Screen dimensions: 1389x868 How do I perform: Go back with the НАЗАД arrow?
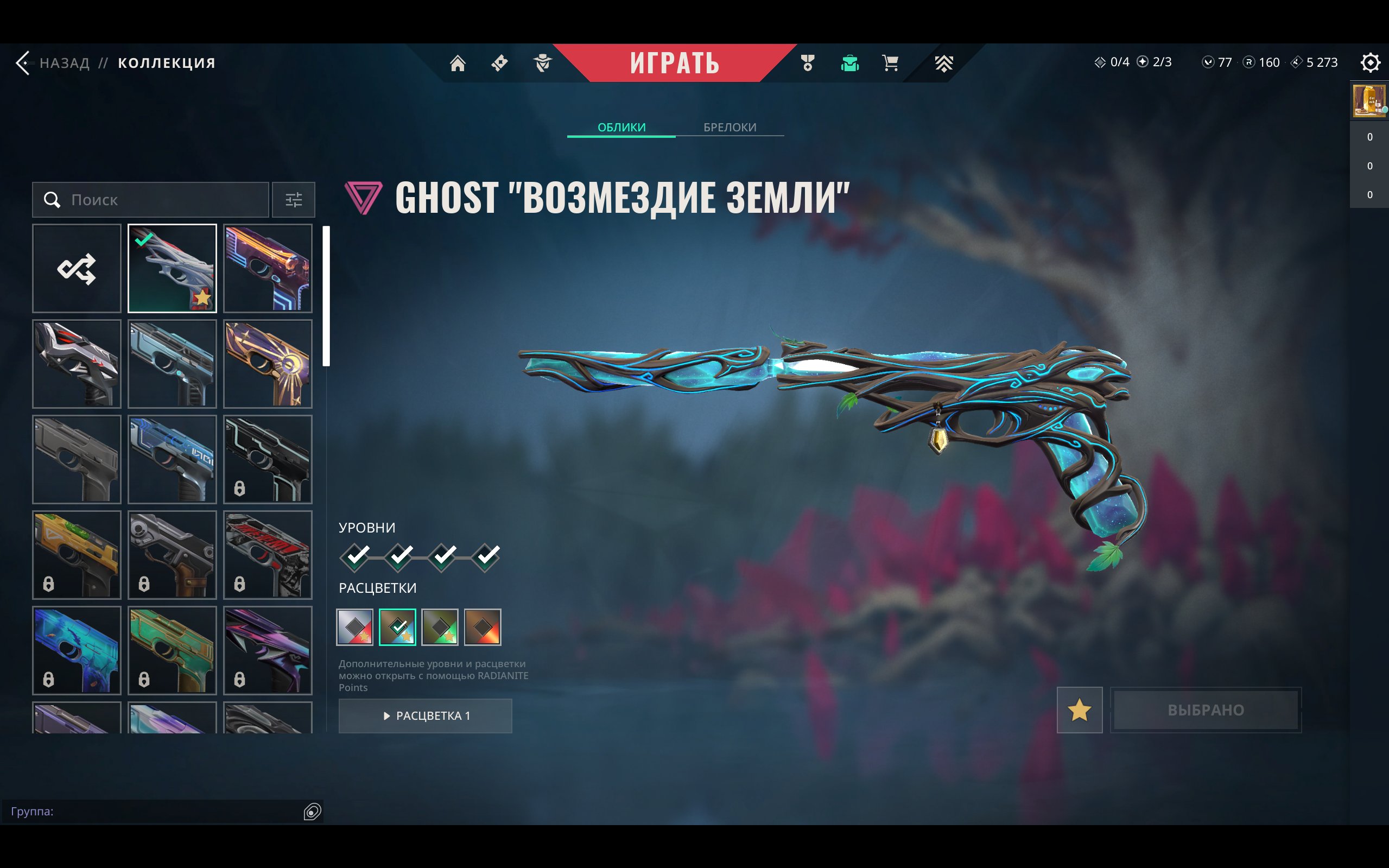coord(24,62)
